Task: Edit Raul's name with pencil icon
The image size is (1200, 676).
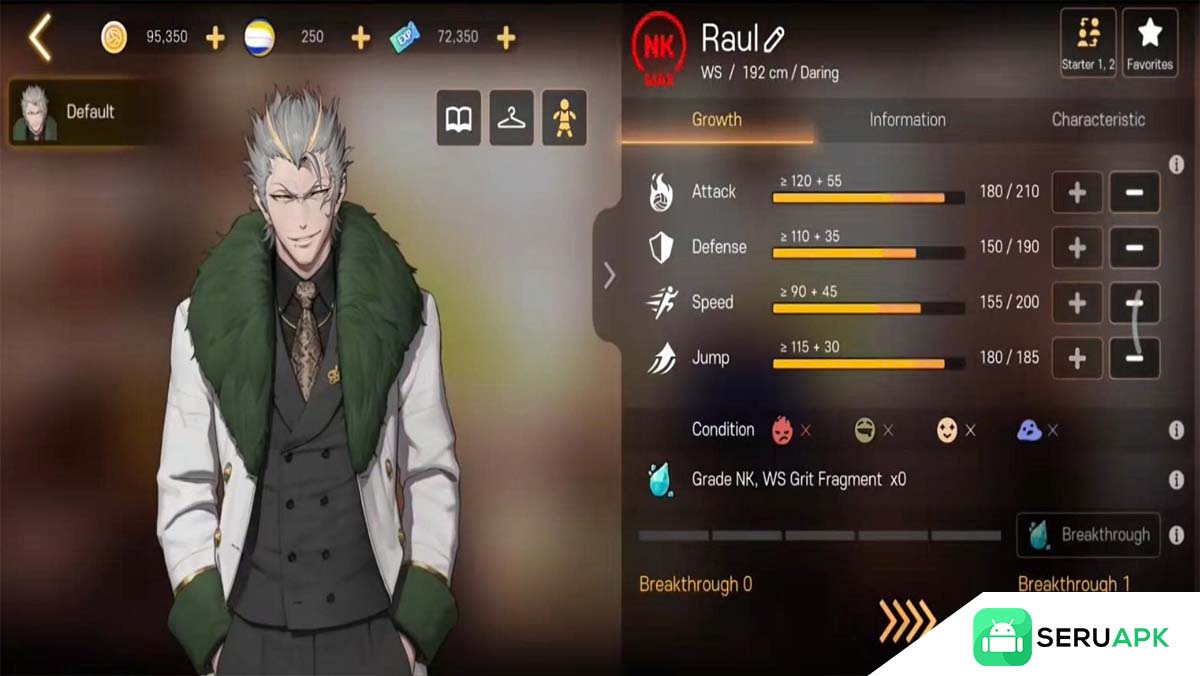Action: pyautogui.click(x=773, y=40)
